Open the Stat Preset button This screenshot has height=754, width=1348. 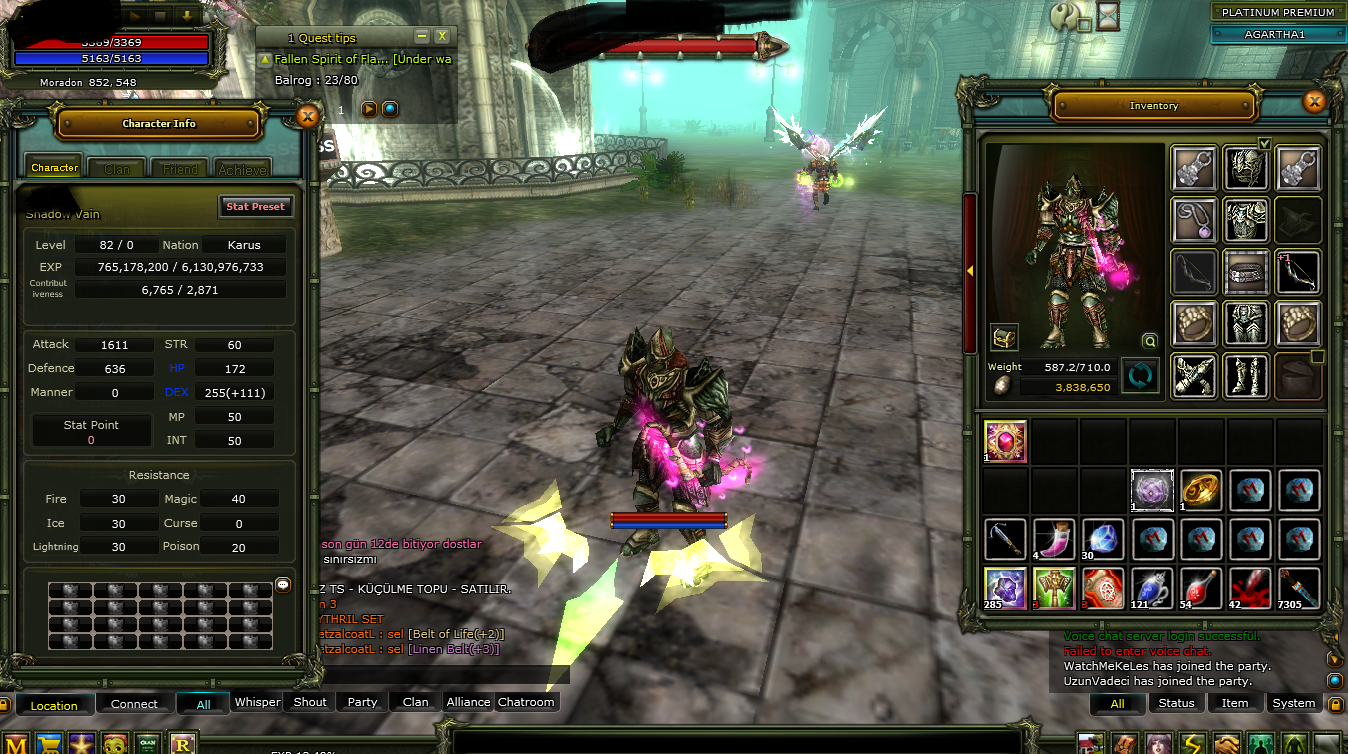[256, 206]
